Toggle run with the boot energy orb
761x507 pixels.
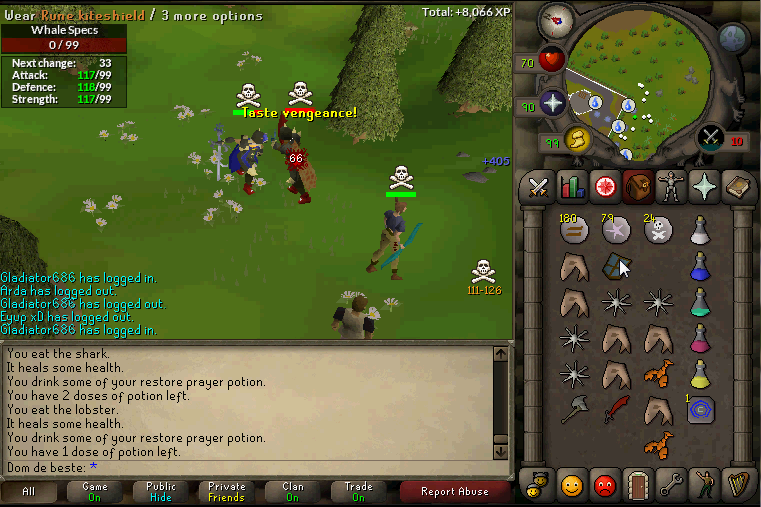pos(577,138)
